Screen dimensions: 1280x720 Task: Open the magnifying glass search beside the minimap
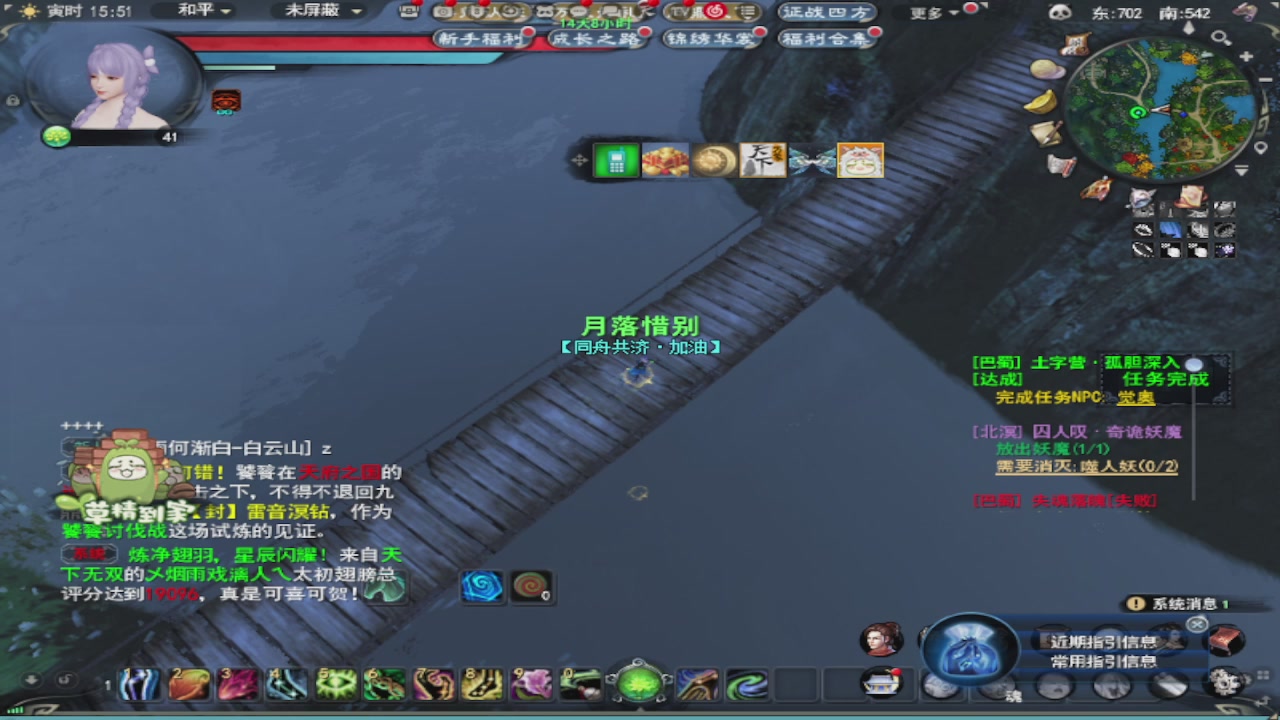(1221, 36)
